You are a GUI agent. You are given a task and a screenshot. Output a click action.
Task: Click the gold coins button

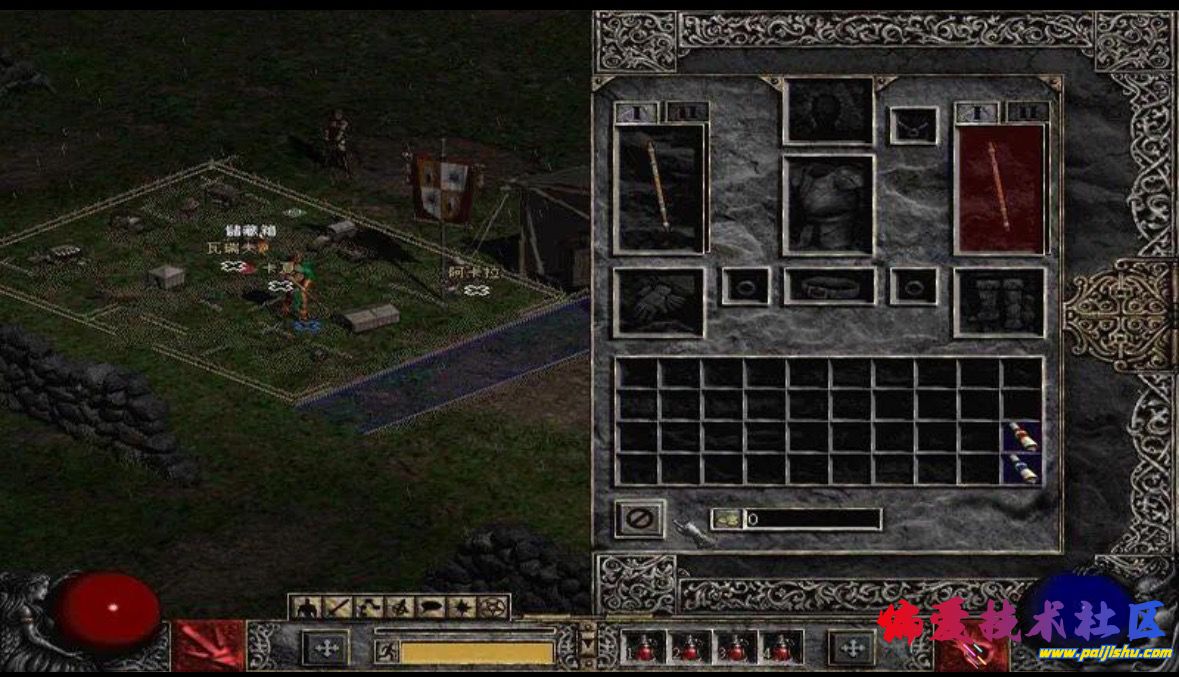click(727, 519)
